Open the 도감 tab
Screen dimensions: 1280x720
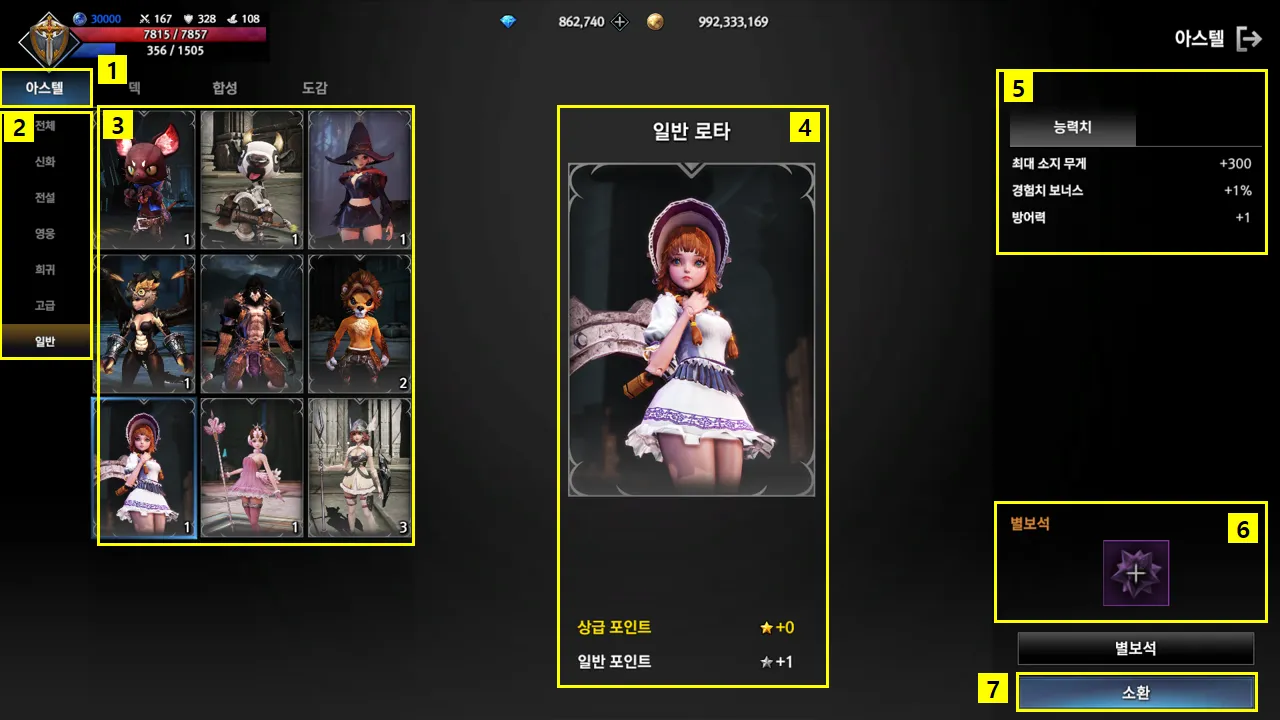315,88
